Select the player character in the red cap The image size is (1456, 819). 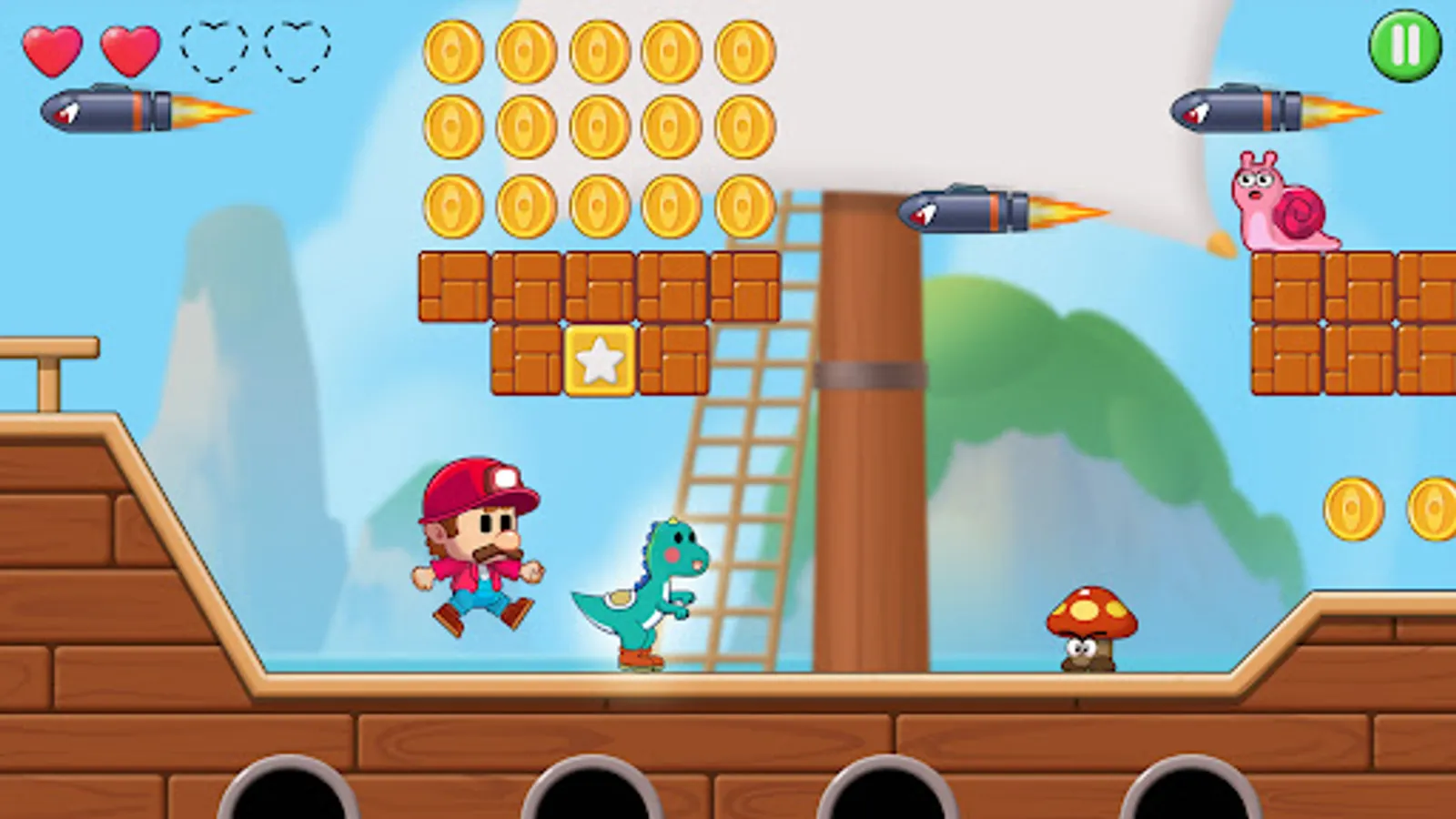(477, 541)
